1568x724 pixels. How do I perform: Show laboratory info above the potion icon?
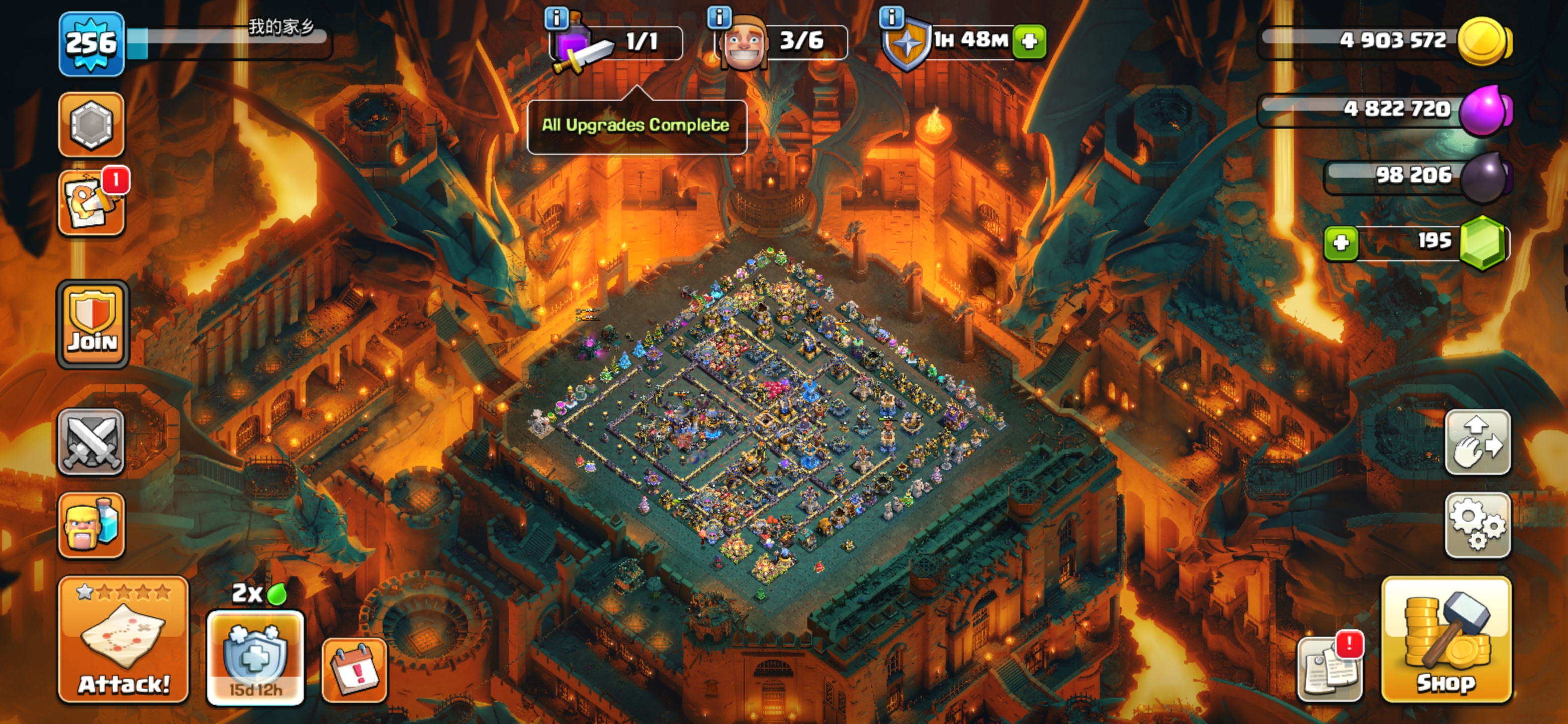click(556, 18)
